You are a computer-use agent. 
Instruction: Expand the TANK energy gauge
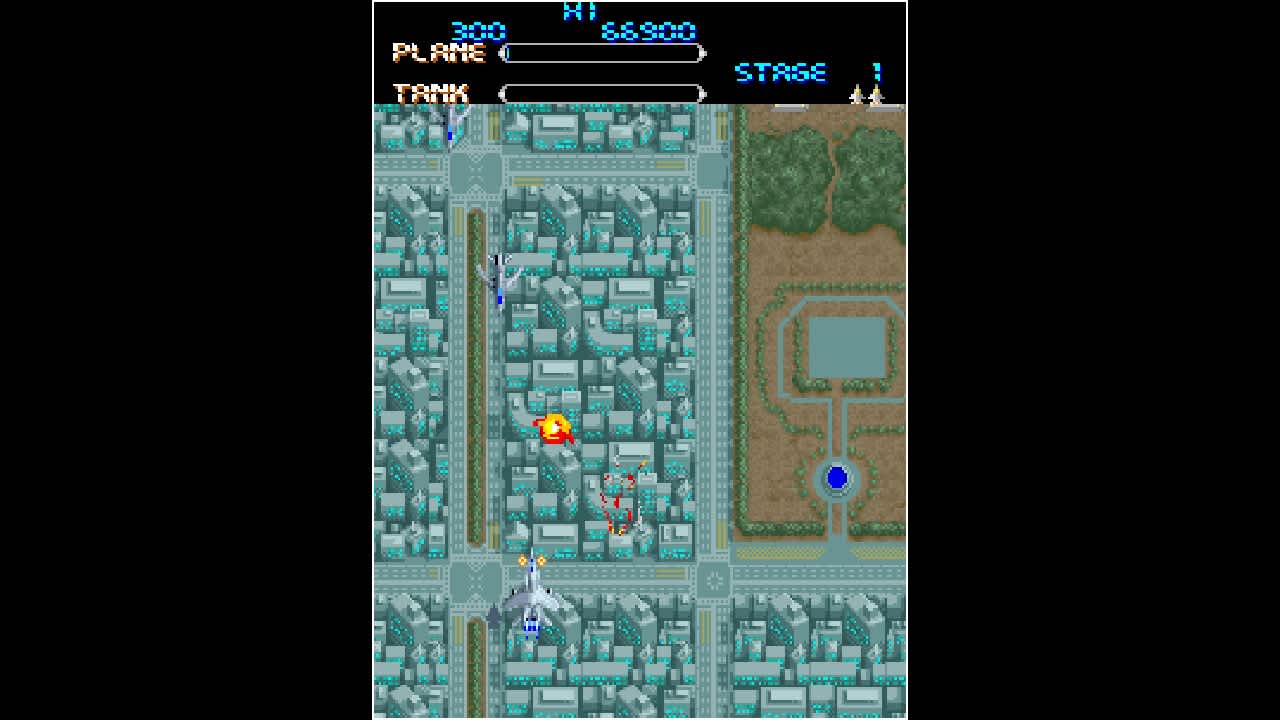(x=602, y=93)
